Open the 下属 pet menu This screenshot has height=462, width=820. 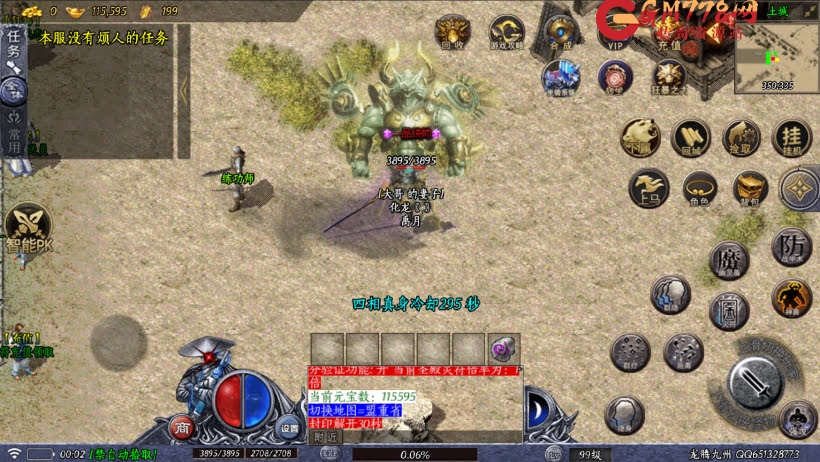click(640, 138)
